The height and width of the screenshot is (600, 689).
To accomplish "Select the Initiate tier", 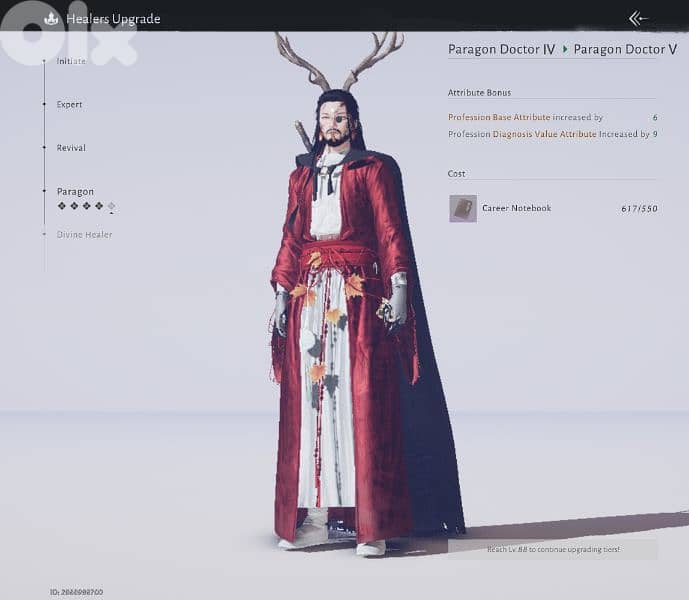I will 70,62.
